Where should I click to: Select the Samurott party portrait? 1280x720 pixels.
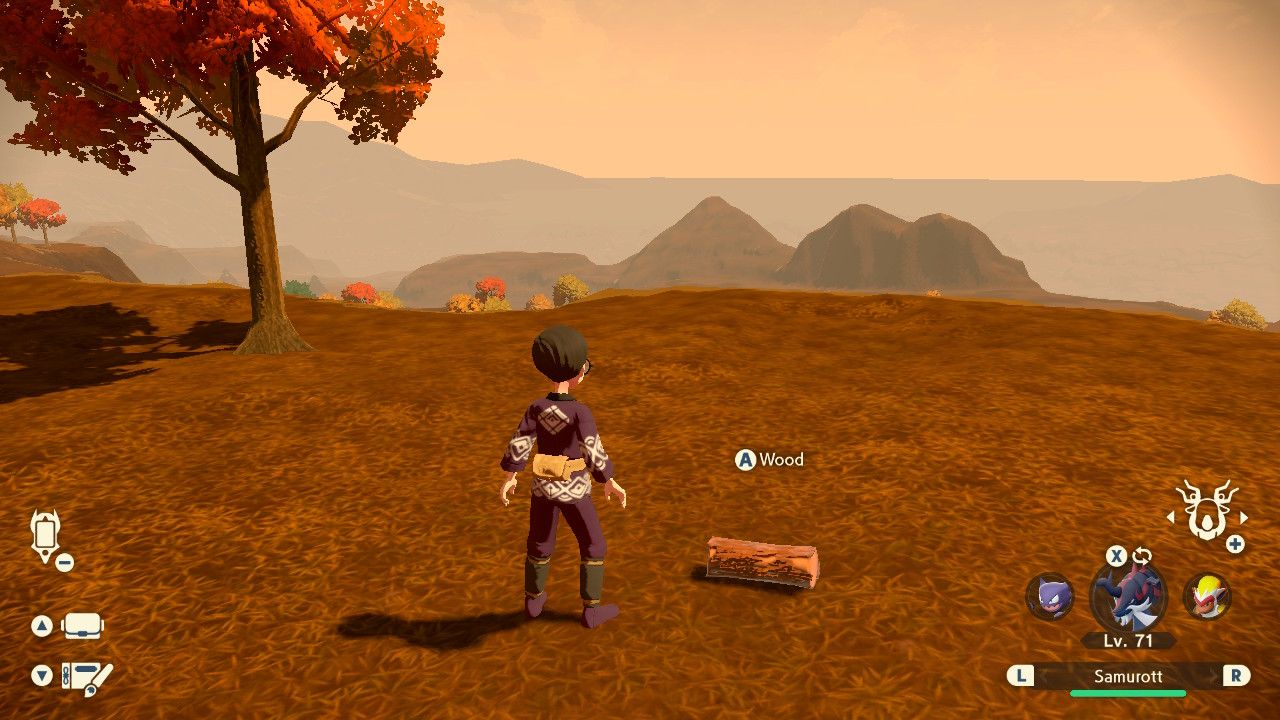(1128, 597)
